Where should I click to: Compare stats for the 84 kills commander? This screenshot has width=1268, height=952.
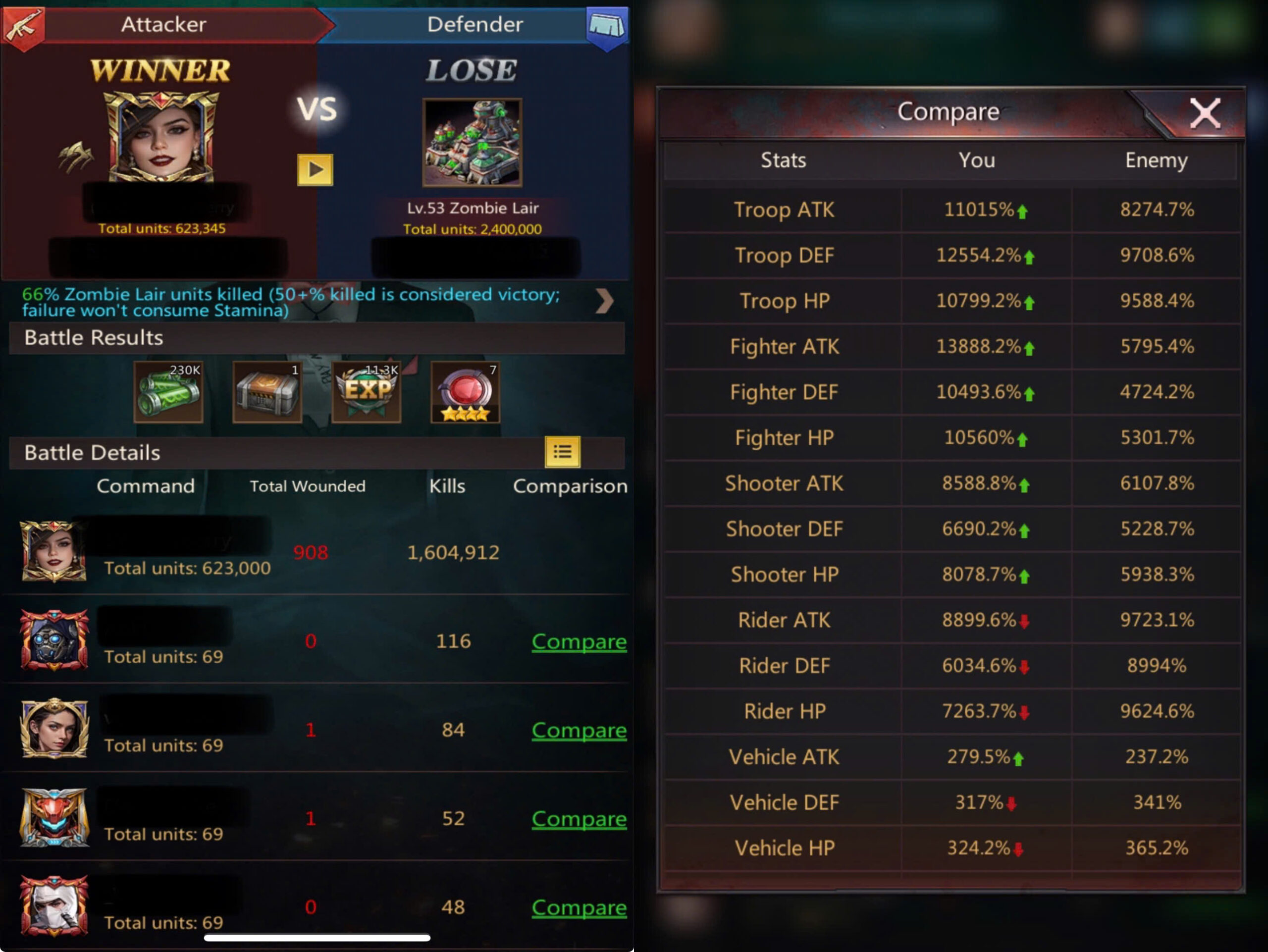[579, 730]
